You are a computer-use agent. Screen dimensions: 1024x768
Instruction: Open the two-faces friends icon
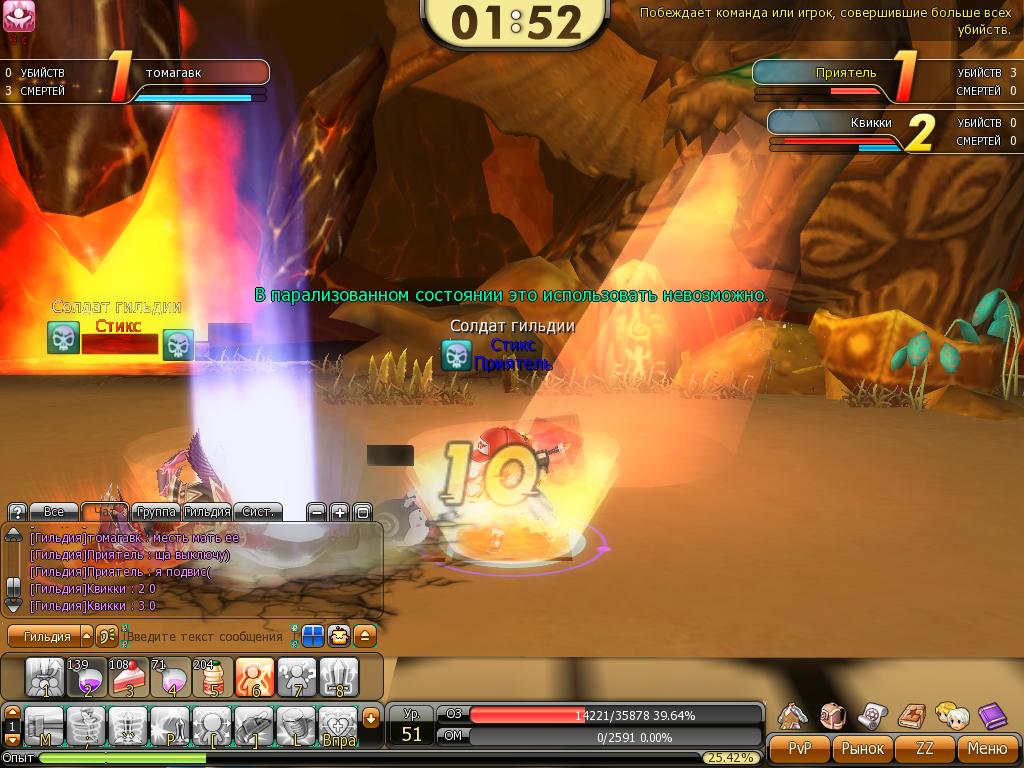pos(950,714)
